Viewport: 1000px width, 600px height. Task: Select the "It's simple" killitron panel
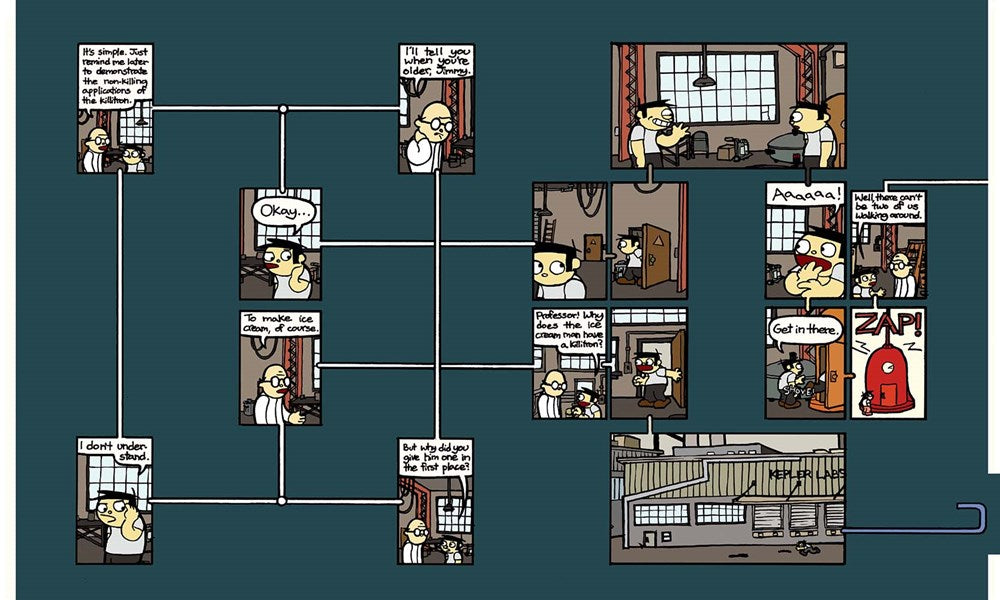click(115, 108)
